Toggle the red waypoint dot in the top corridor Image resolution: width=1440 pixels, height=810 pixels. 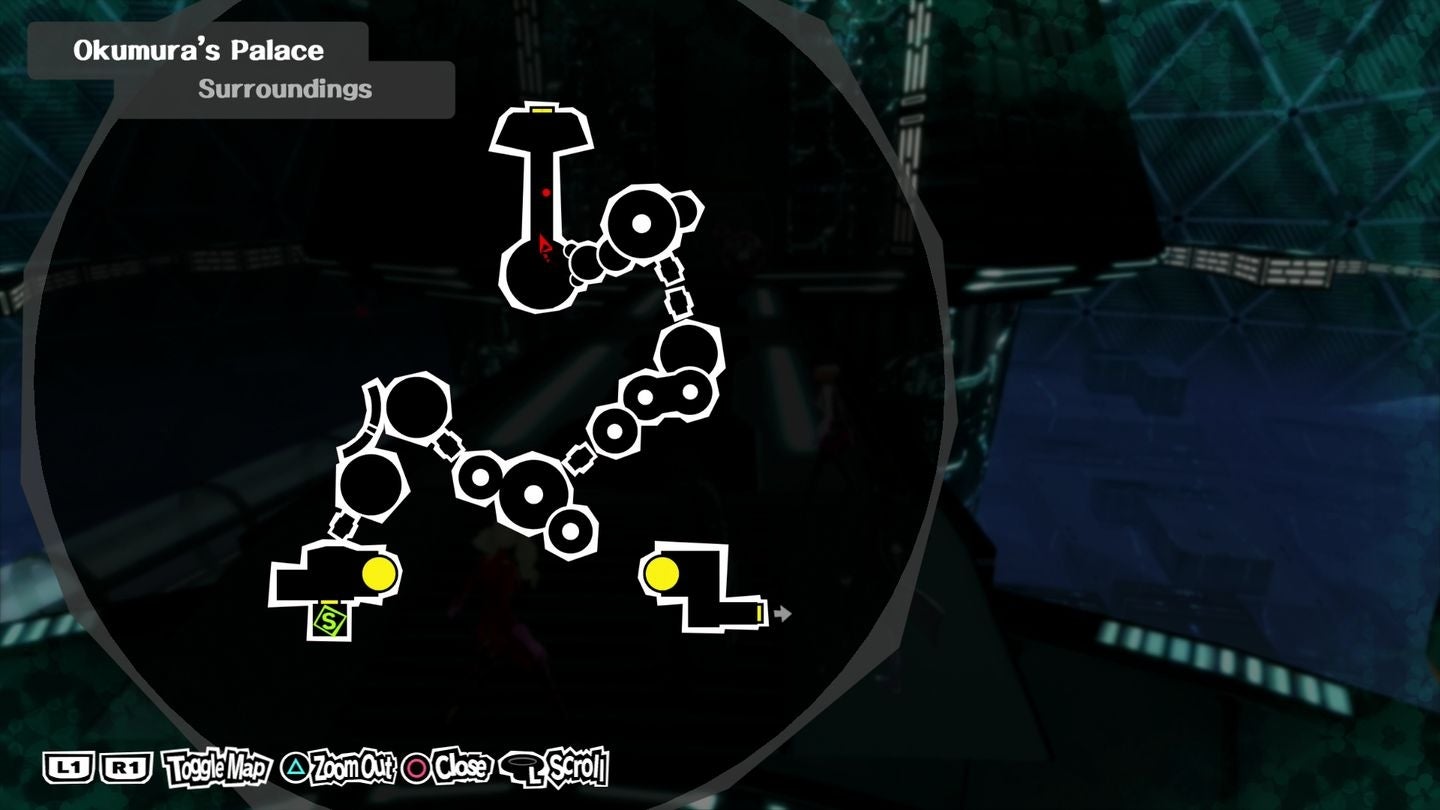[x=543, y=194]
